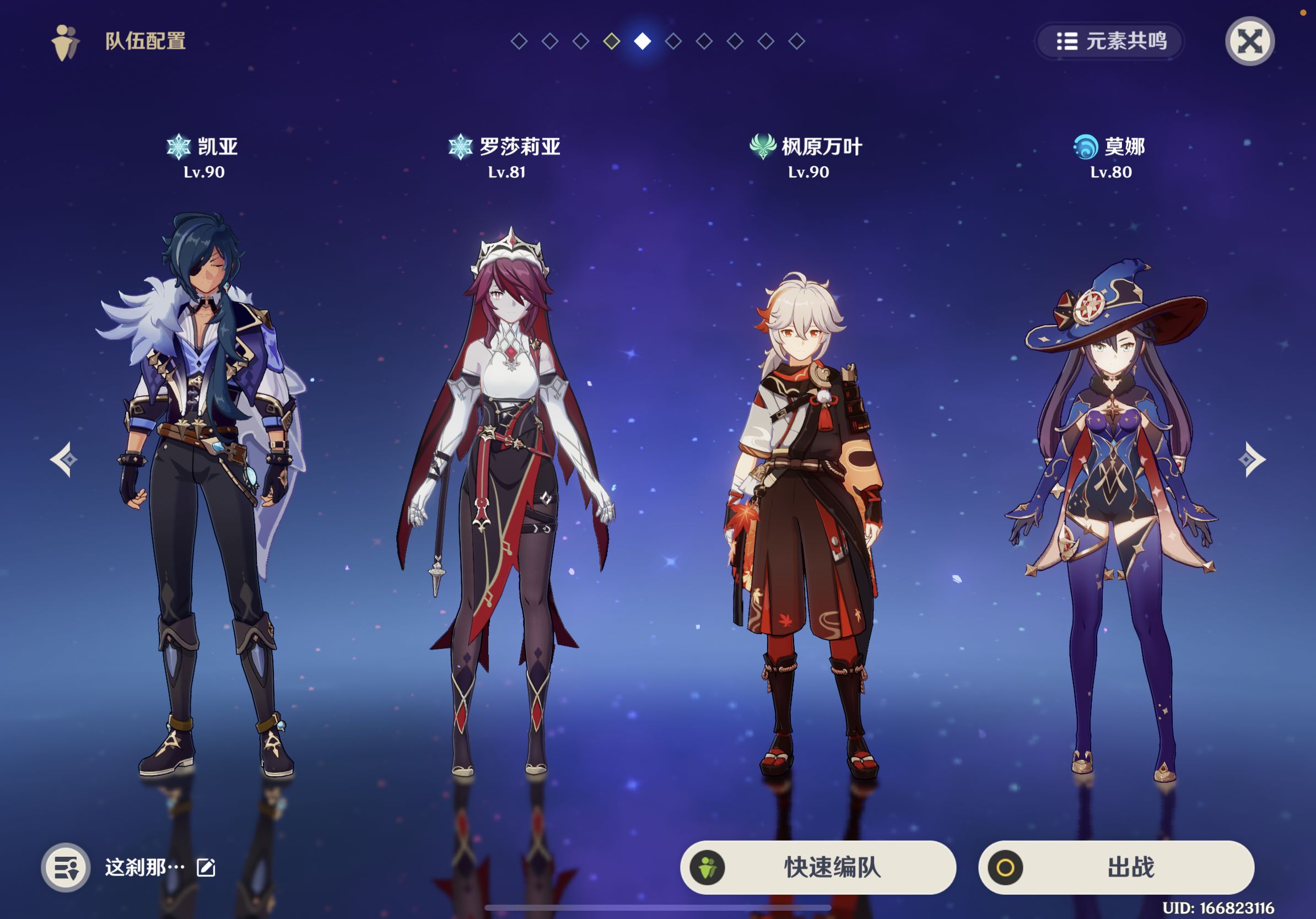Switch to the next party with right arrow
The image size is (1316, 919).
pyautogui.click(x=1252, y=459)
